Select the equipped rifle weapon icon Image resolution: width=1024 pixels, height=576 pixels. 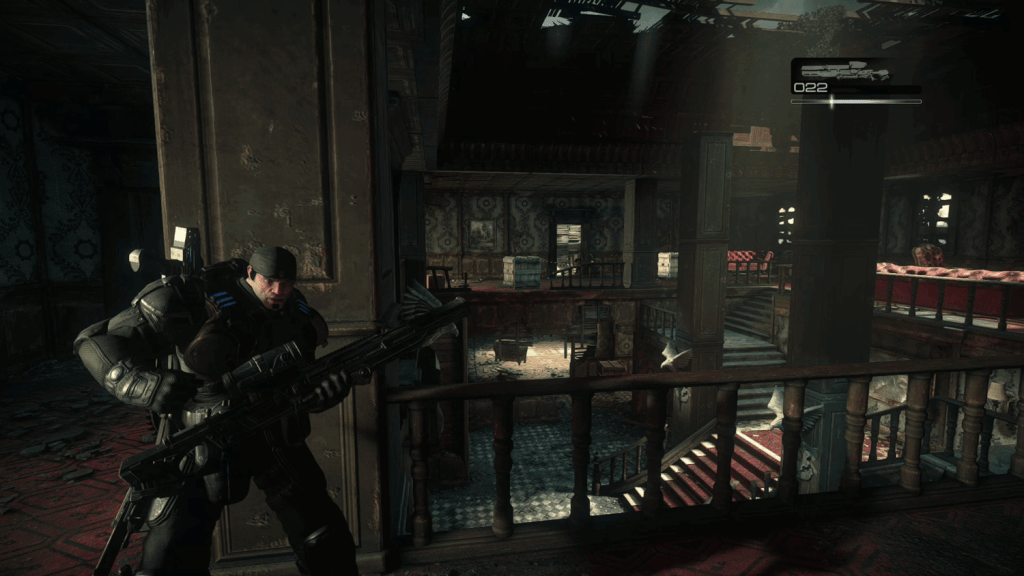[845, 73]
